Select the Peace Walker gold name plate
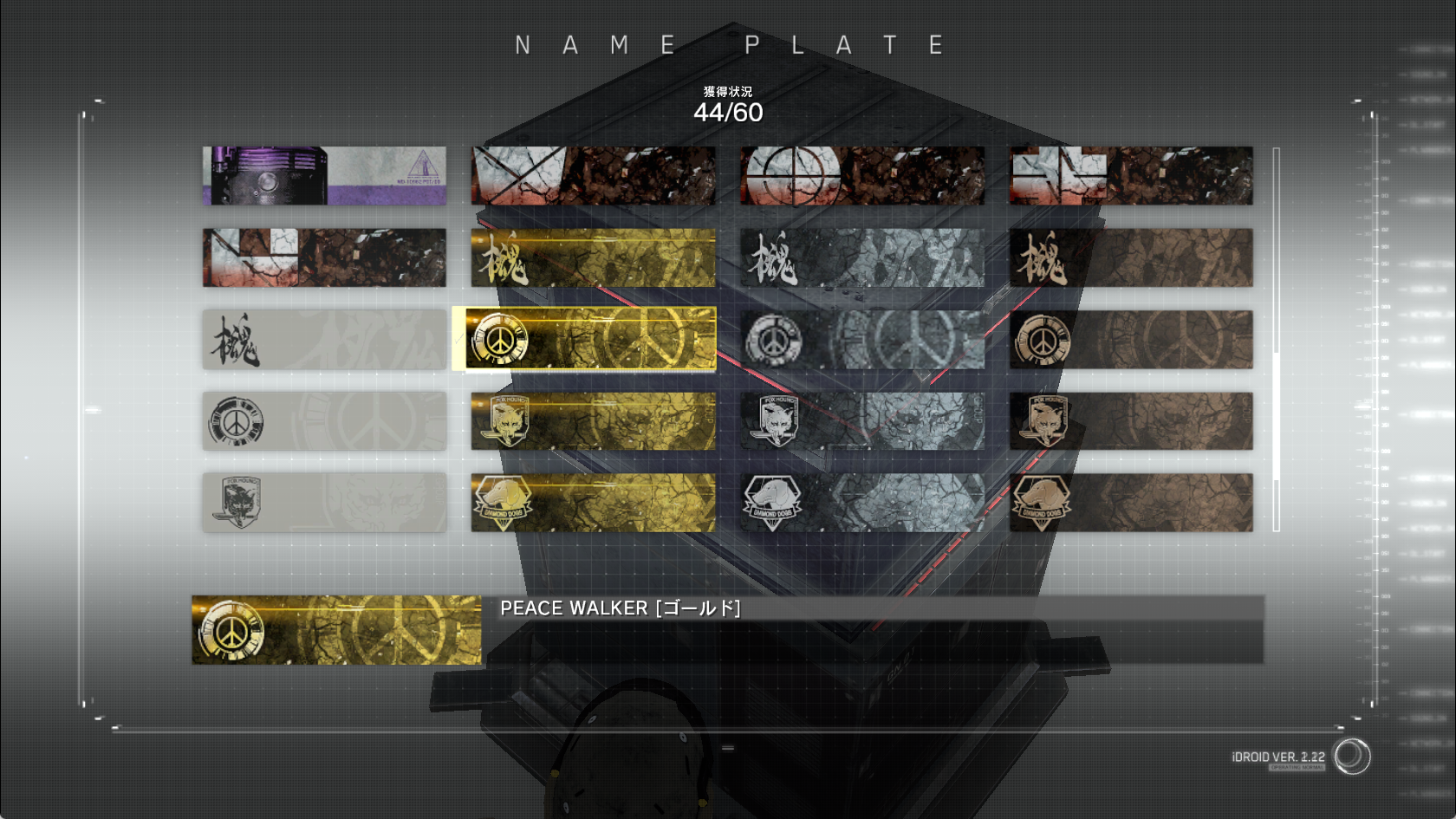Screen dimensions: 1456x819 [593, 339]
